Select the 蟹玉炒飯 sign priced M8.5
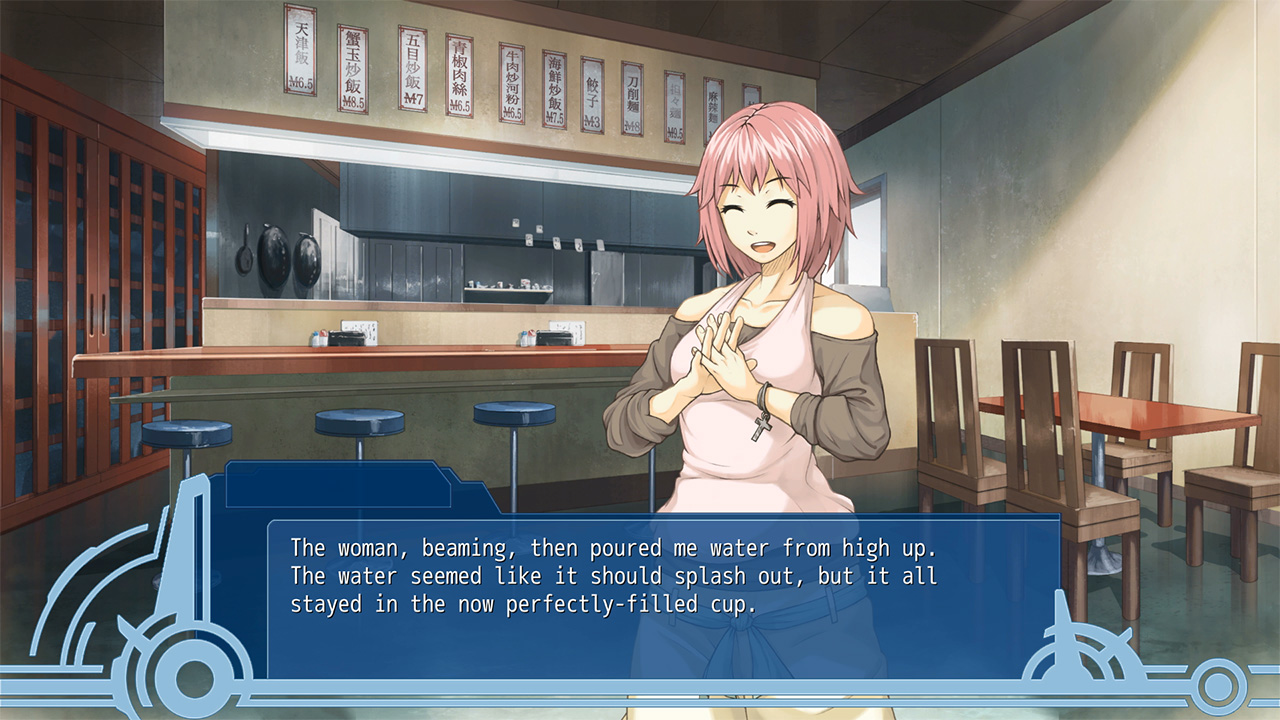1280x720 pixels. click(354, 65)
